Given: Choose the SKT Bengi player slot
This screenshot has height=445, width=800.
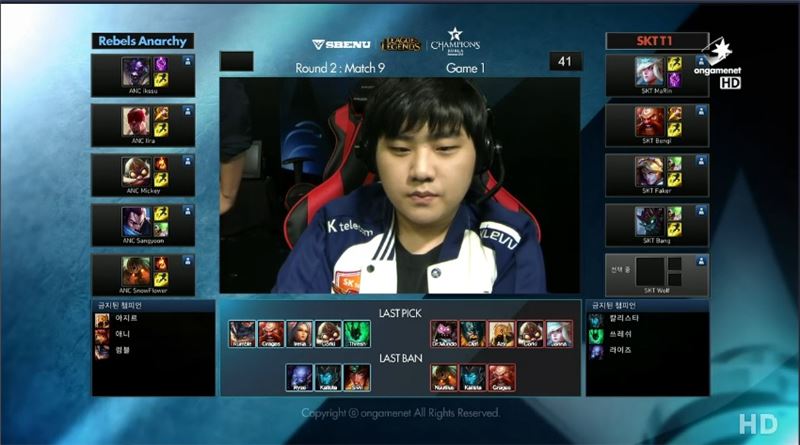Looking at the screenshot, I should [657, 126].
